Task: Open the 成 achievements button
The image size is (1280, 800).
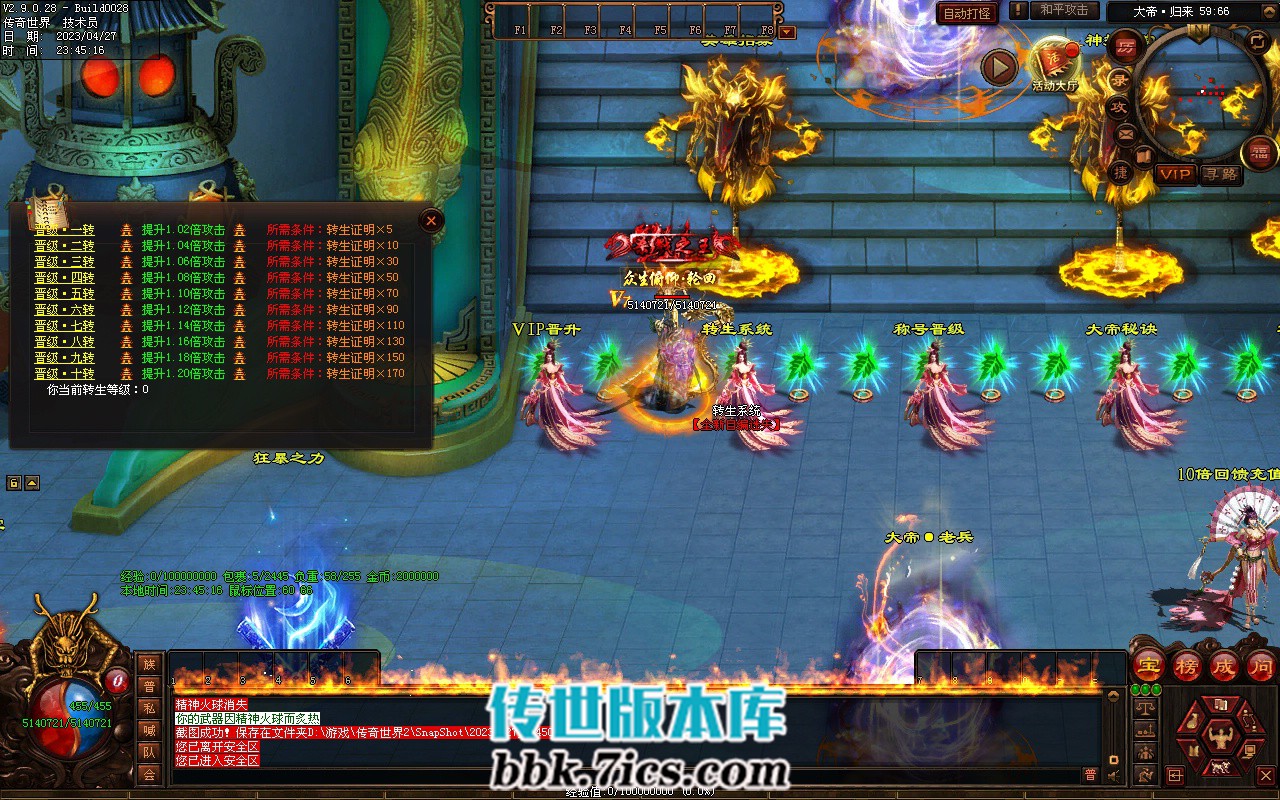Action: coord(1224,665)
